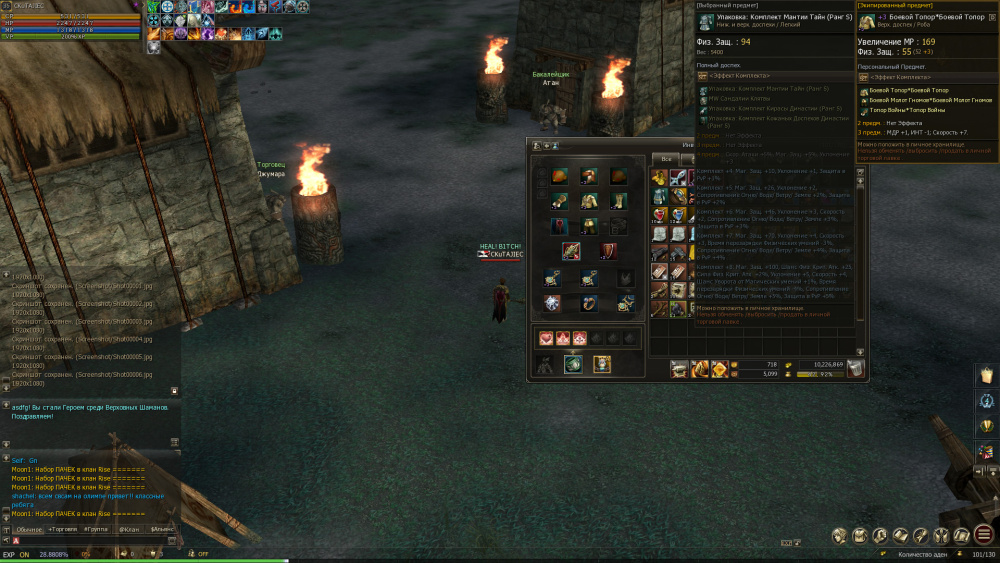Image resolution: width=1000 pixels, height=563 pixels.
Task: Select the Обычное chat tab
Action: pyautogui.click(x=28, y=528)
